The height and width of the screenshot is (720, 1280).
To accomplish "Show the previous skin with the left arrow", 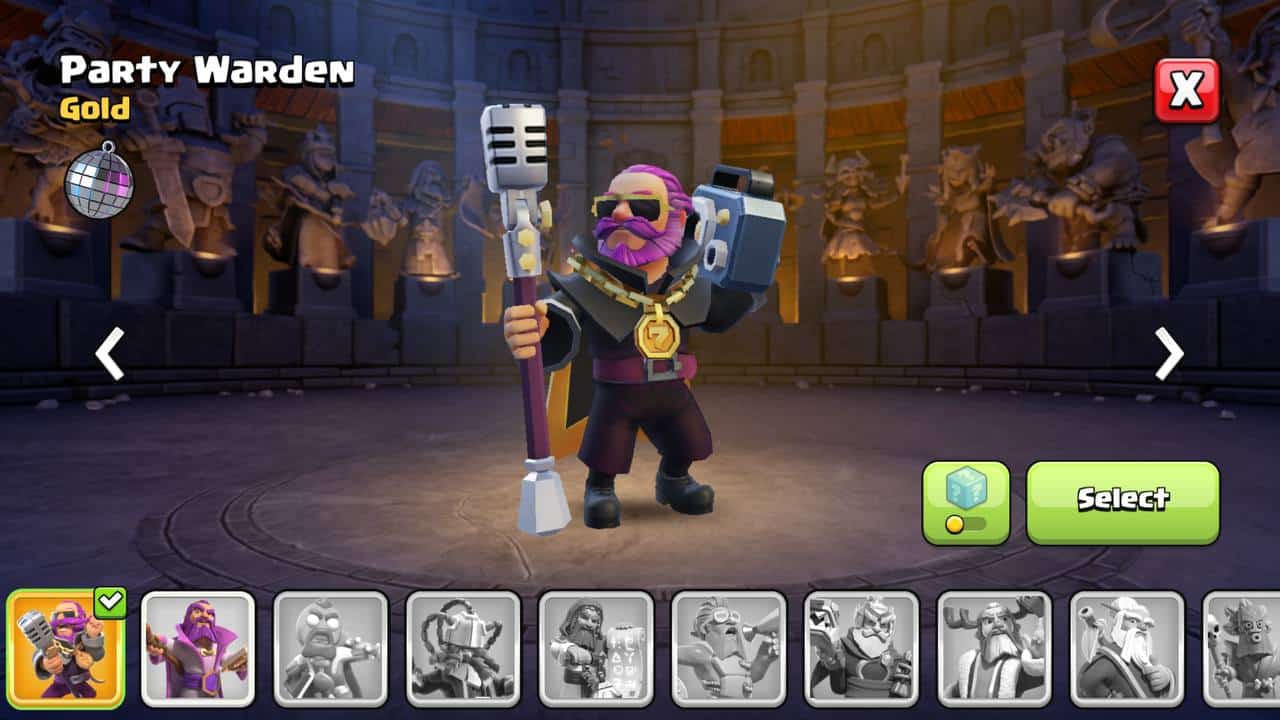I will pyautogui.click(x=110, y=354).
